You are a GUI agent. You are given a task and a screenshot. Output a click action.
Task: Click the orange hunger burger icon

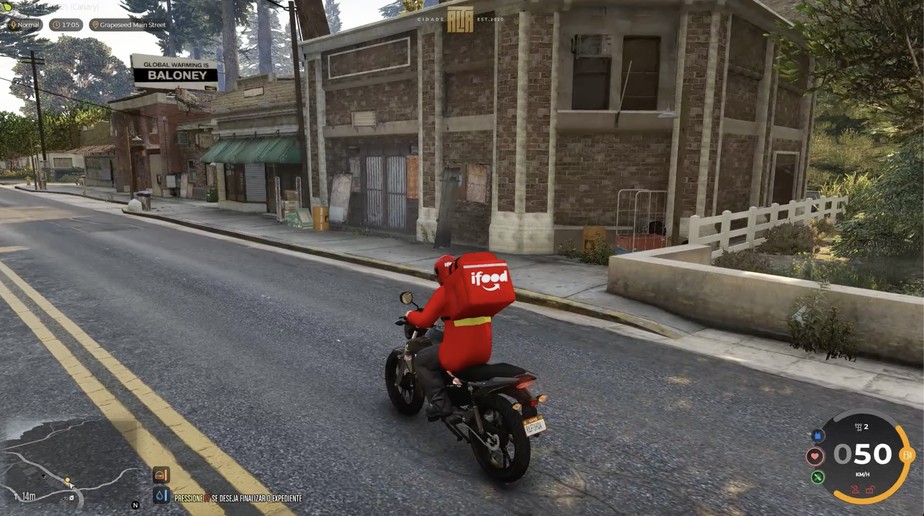tap(162, 475)
